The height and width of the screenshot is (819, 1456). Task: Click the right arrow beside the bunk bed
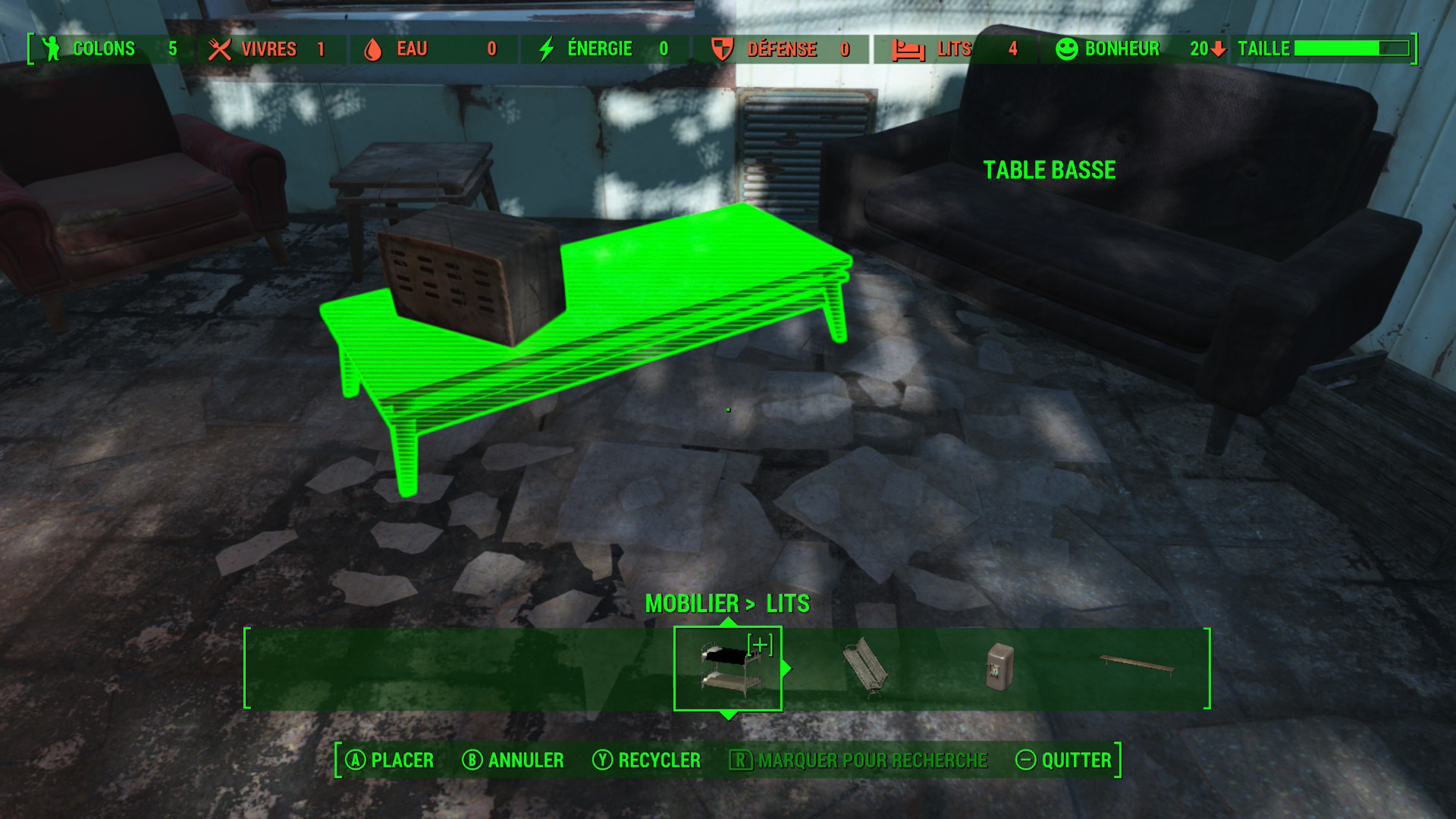[787, 668]
